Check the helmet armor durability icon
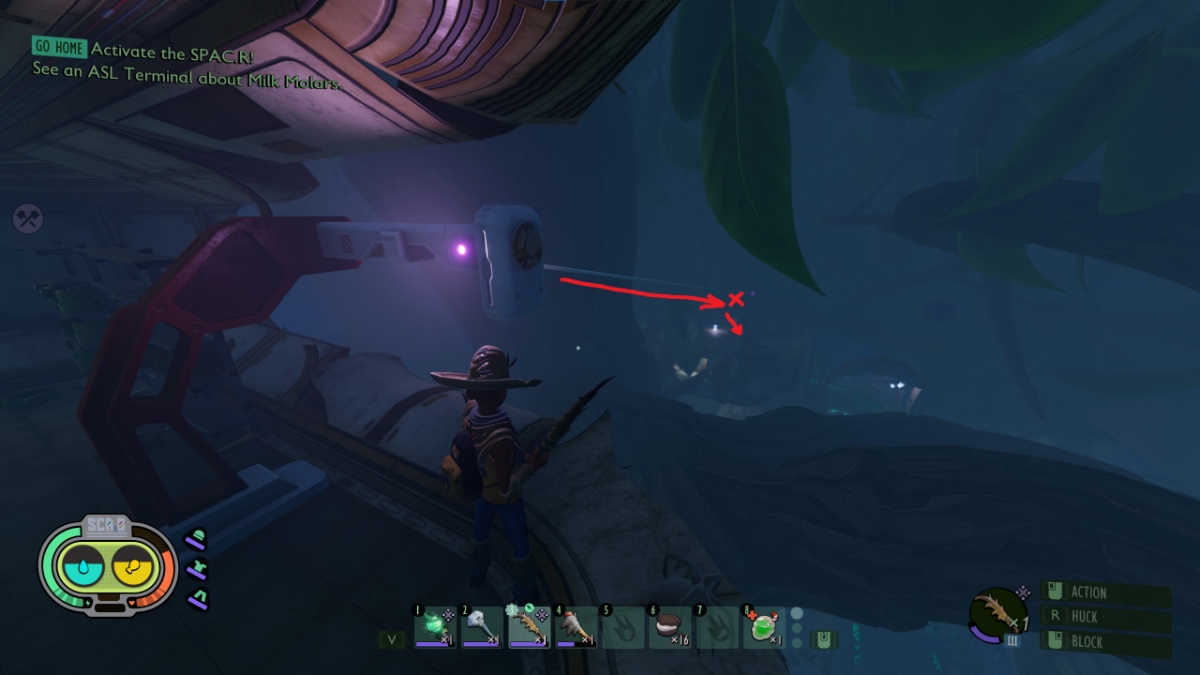 pos(197,541)
